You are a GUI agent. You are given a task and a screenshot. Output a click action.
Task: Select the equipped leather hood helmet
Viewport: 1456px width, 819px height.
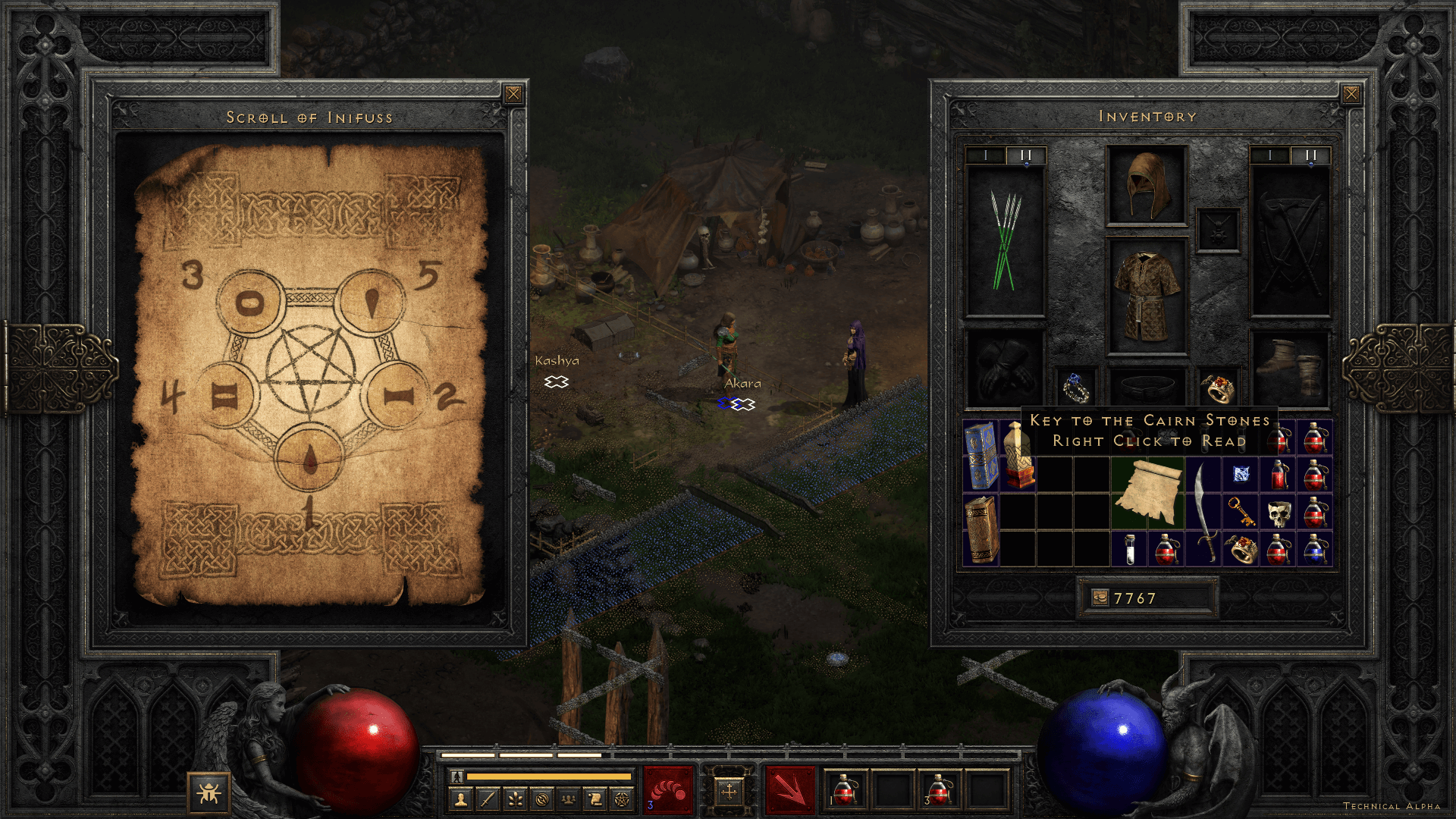pyautogui.click(x=1147, y=185)
